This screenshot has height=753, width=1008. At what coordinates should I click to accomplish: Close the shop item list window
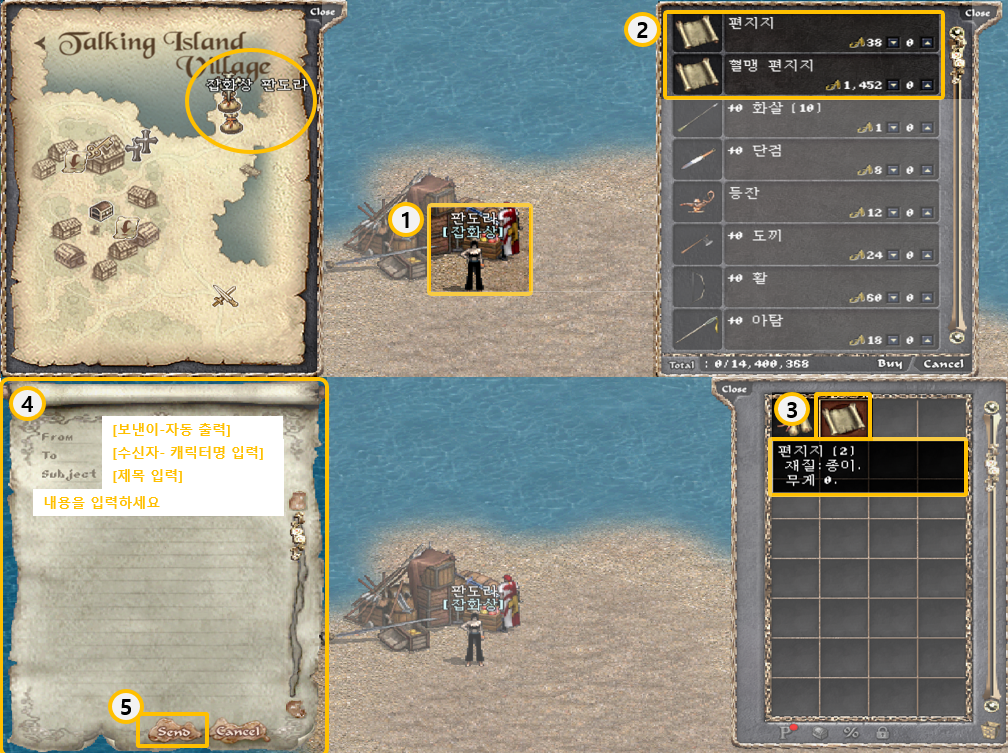pyautogui.click(x=977, y=13)
